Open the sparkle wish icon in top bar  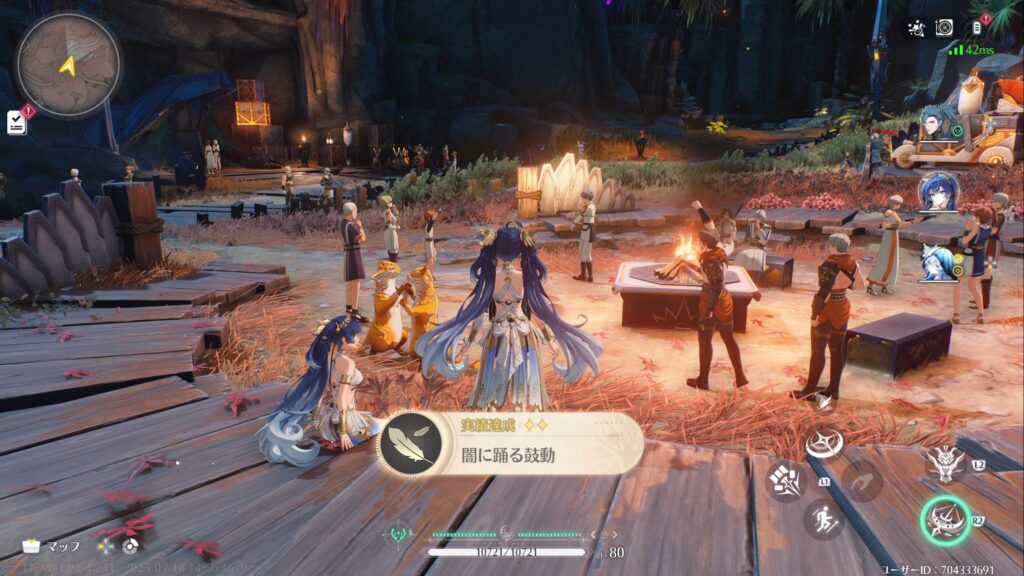tap(914, 28)
